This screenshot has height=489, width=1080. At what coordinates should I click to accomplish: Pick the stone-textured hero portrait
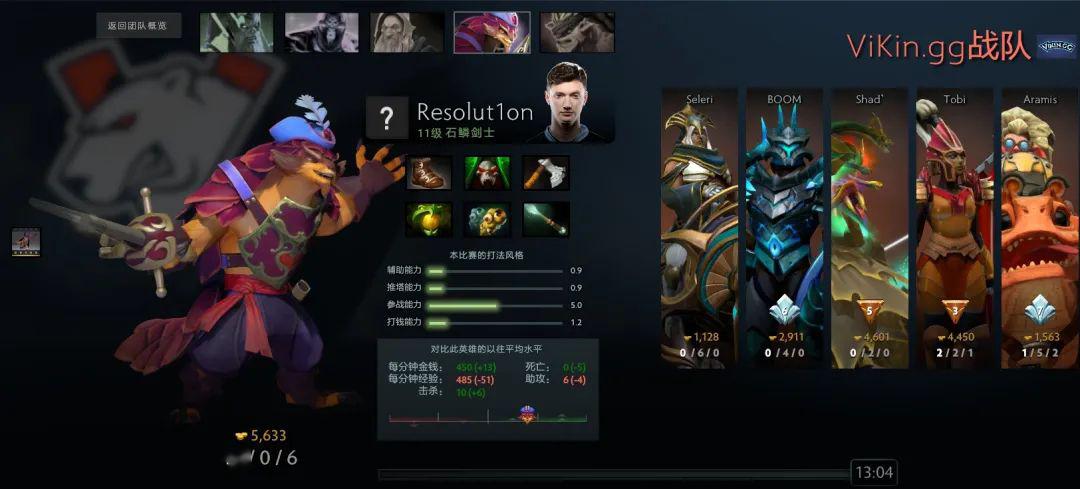[577, 32]
